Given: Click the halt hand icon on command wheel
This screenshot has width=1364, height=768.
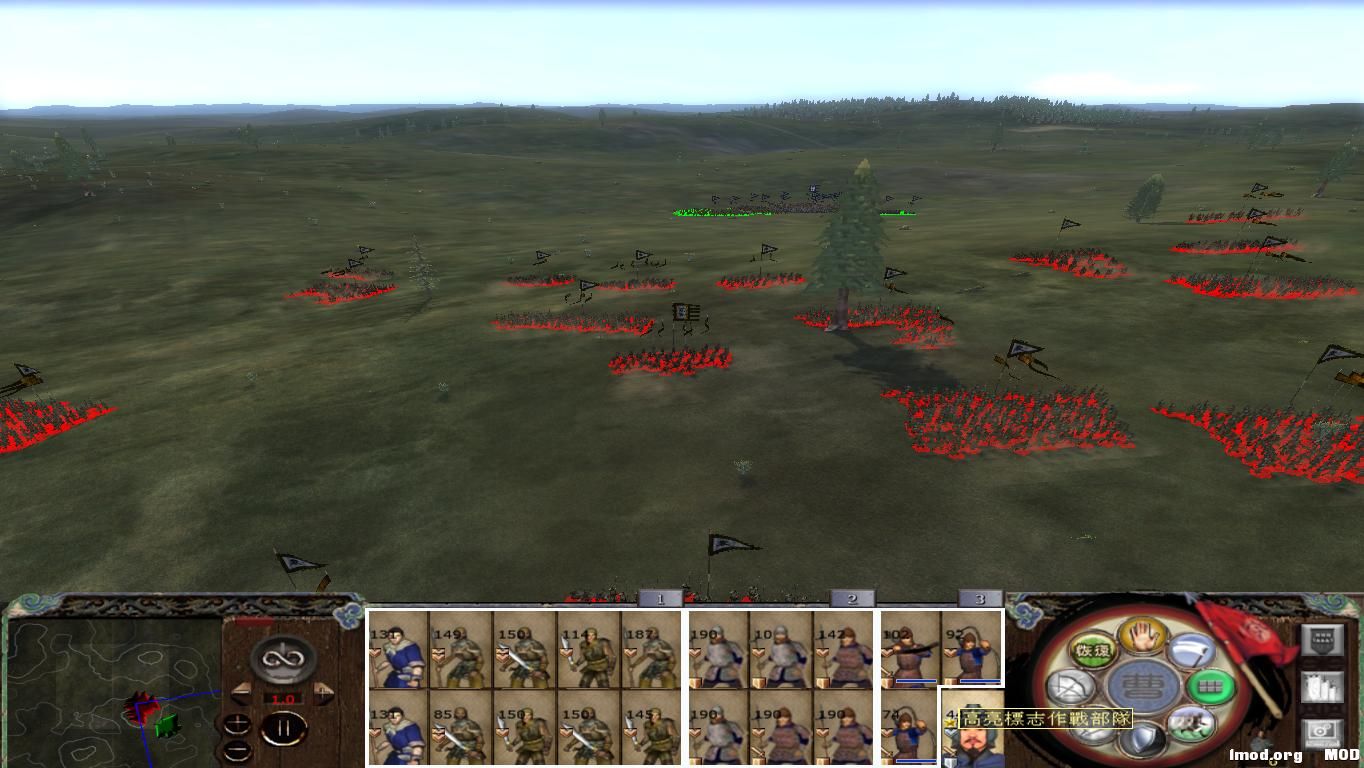Looking at the screenshot, I should click(1141, 637).
